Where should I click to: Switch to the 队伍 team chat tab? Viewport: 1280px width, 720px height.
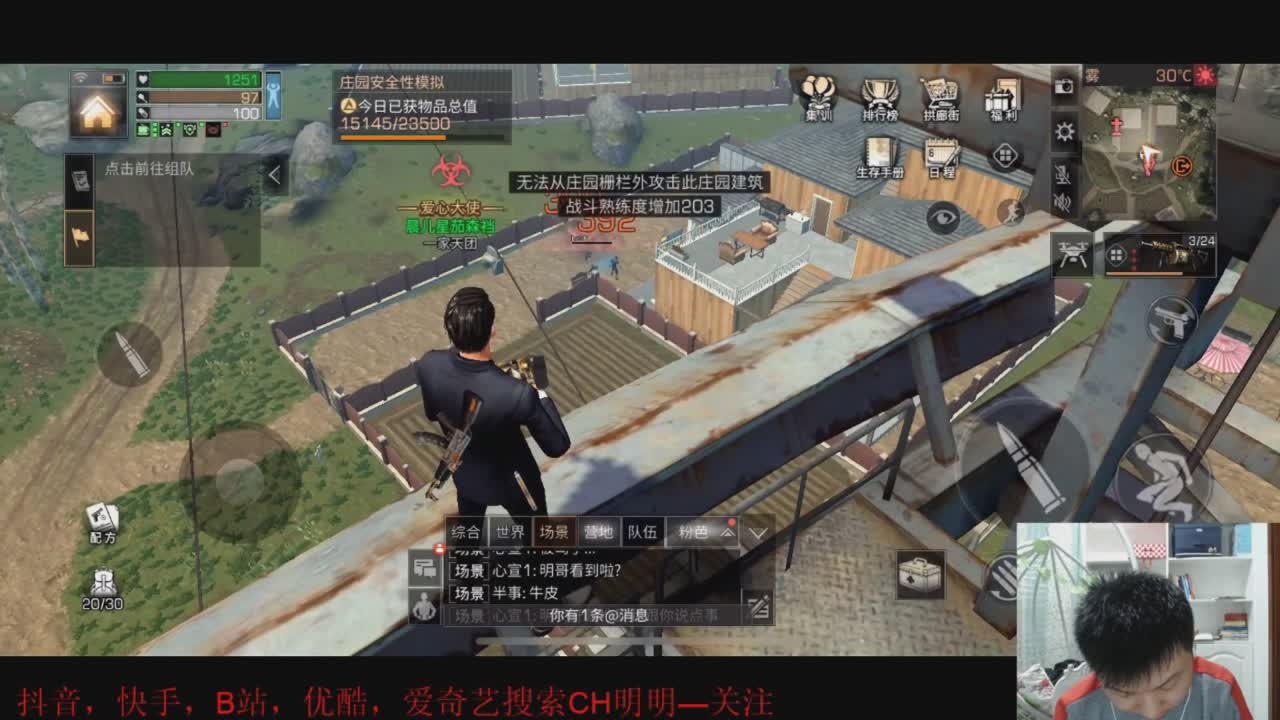point(642,532)
